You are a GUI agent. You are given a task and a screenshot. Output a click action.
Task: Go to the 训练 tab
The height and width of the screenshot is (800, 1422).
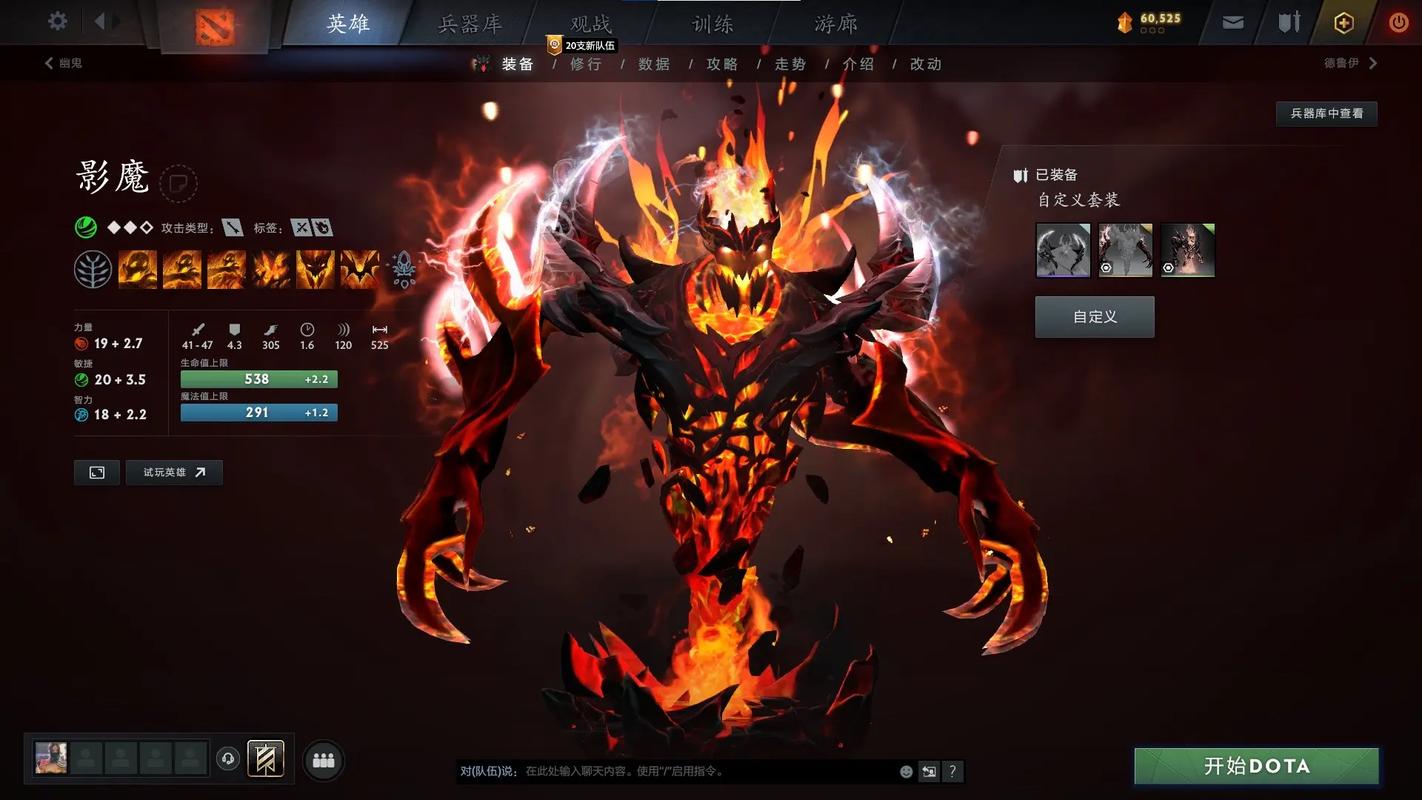[x=713, y=23]
